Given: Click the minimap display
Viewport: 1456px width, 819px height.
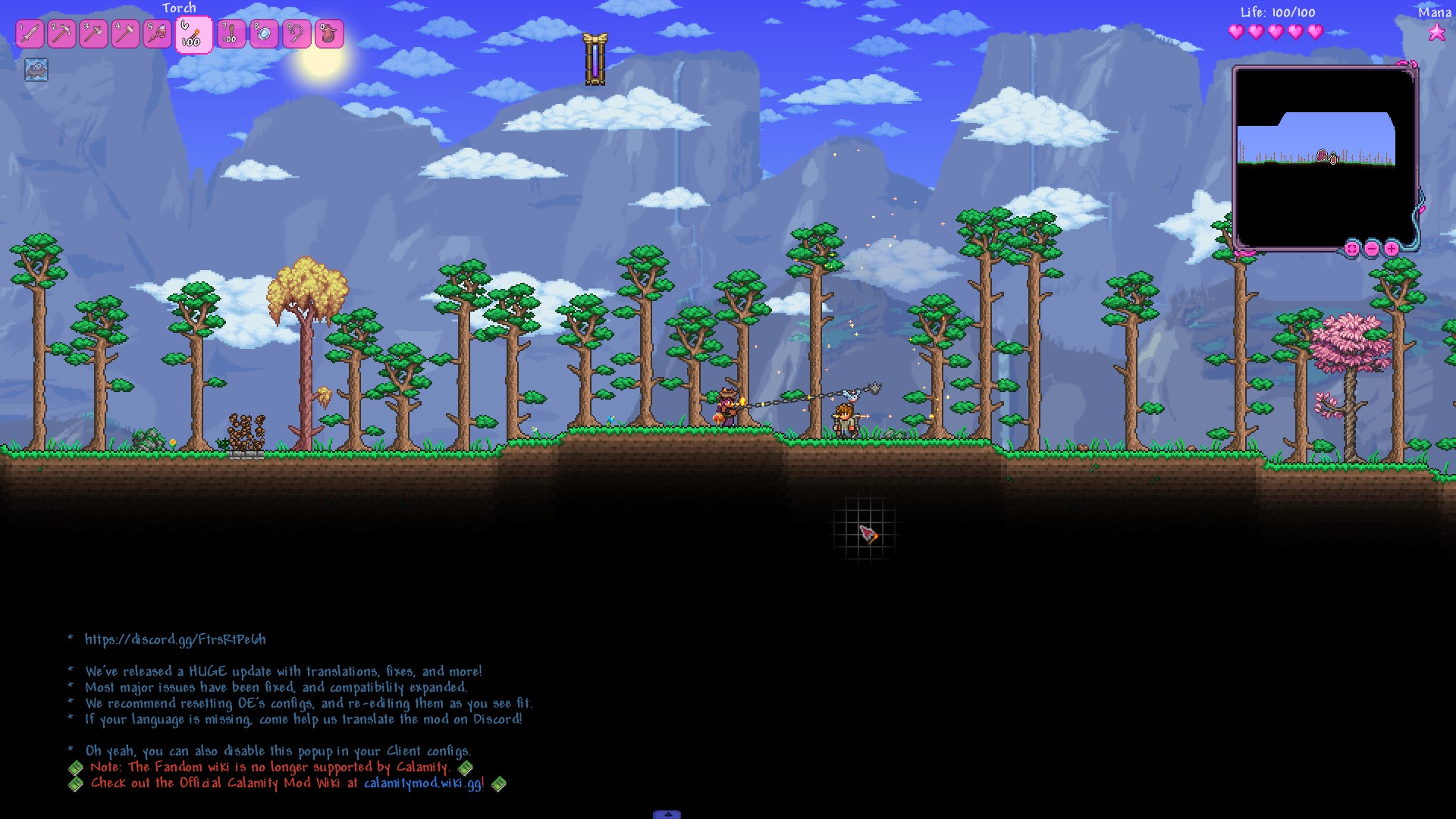Looking at the screenshot, I should point(1323,158).
